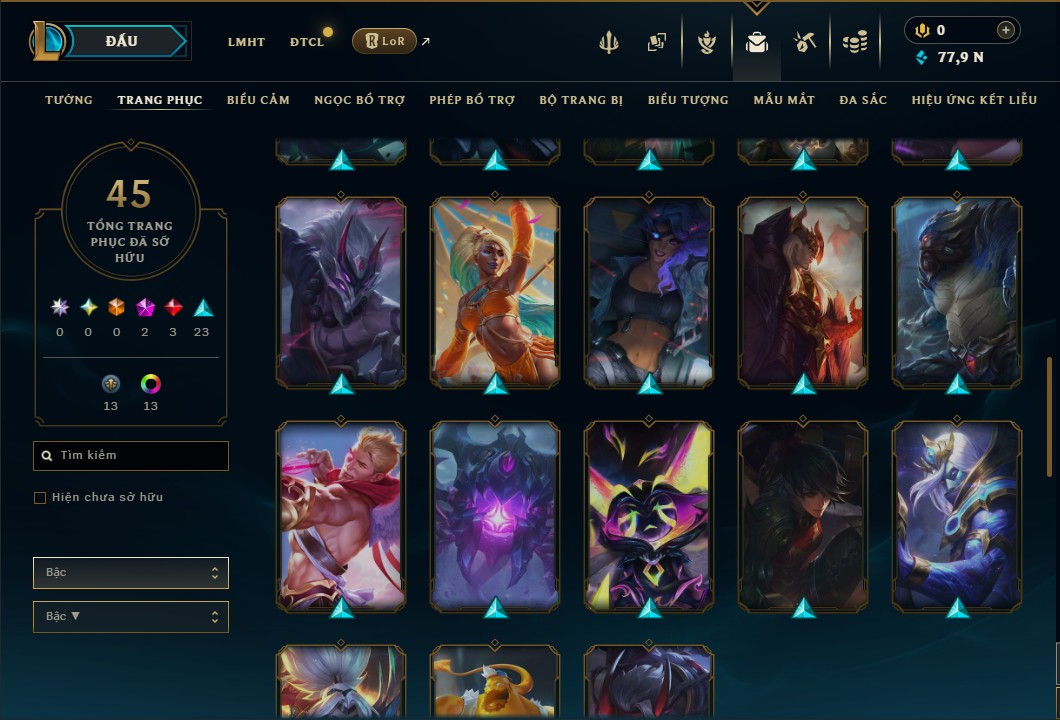Switch to the TƯỚNG collection tab

(69, 100)
